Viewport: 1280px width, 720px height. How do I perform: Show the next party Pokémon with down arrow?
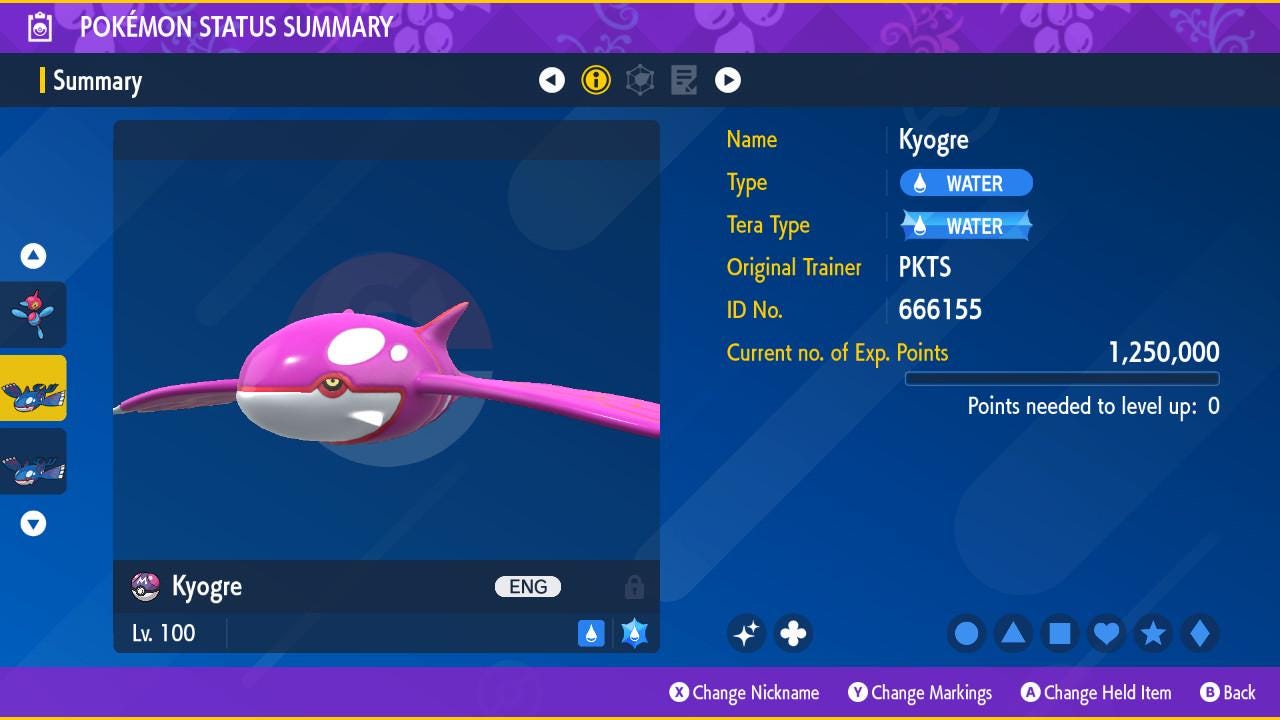coord(33,523)
